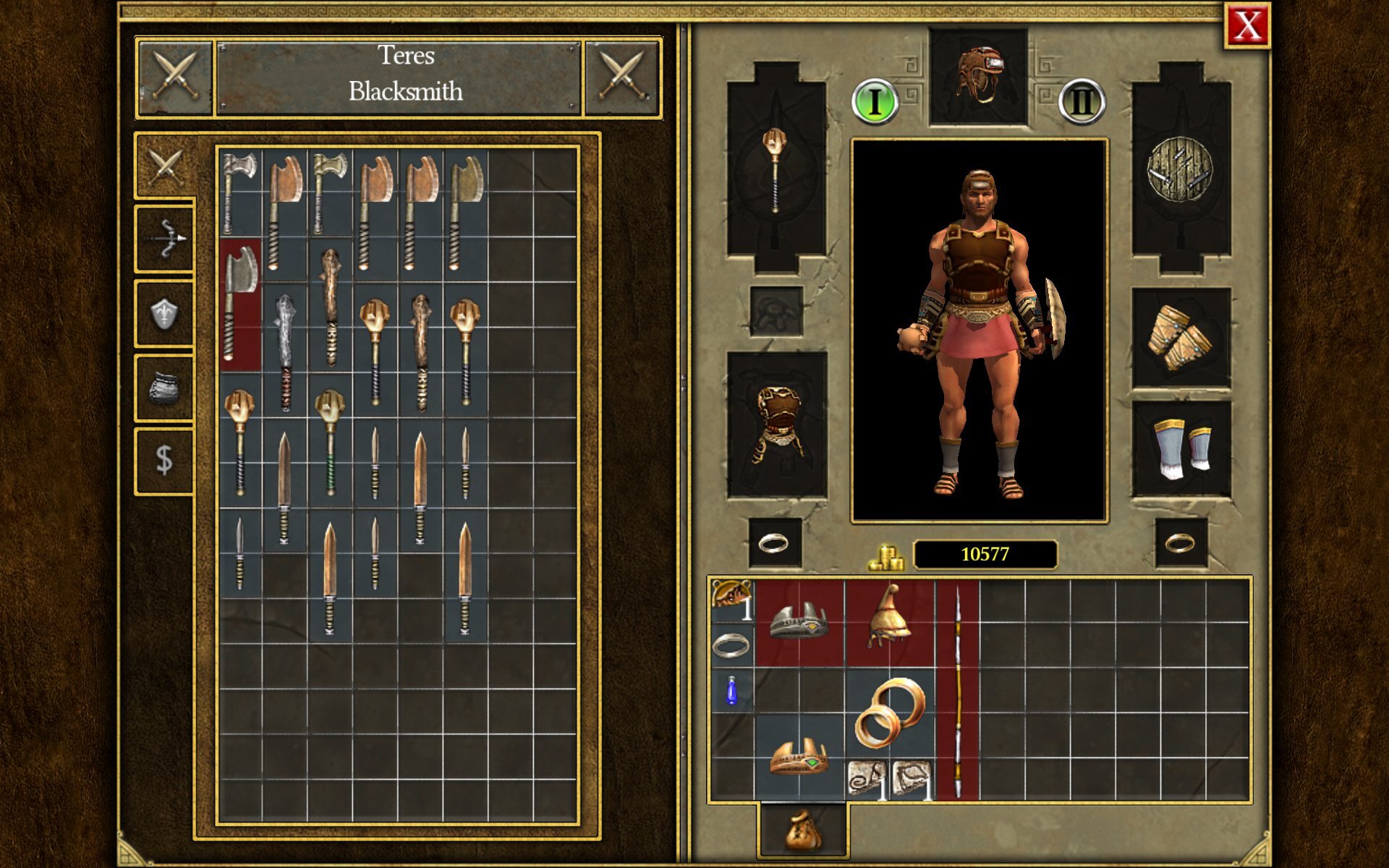This screenshot has height=868, width=1389.
Task: Click the sword emblem left of Teres title
Action: [x=174, y=77]
